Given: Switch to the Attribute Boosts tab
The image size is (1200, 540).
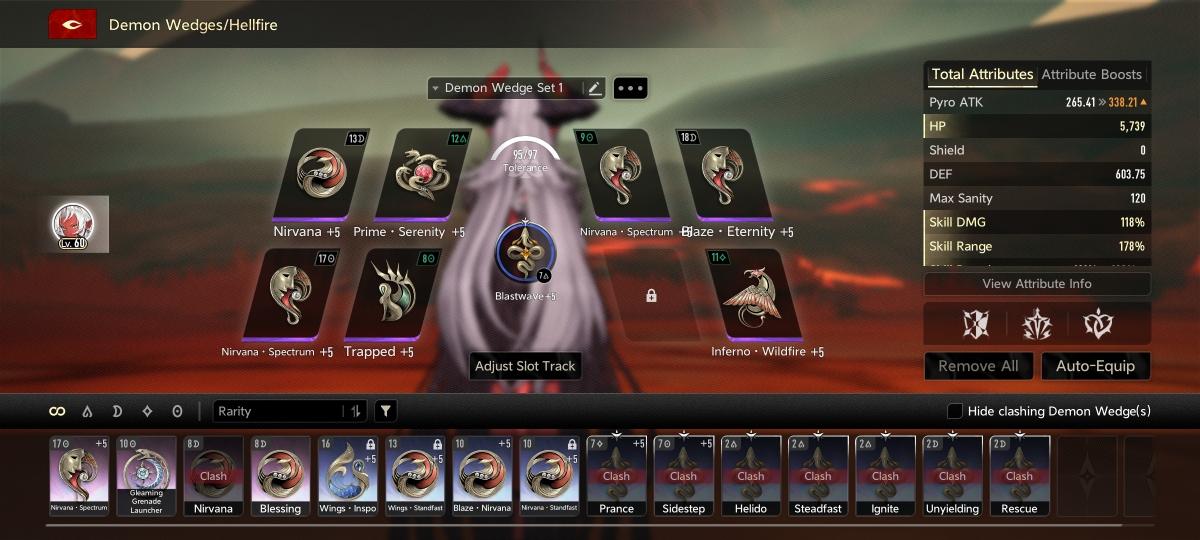Looking at the screenshot, I should pos(1091,74).
